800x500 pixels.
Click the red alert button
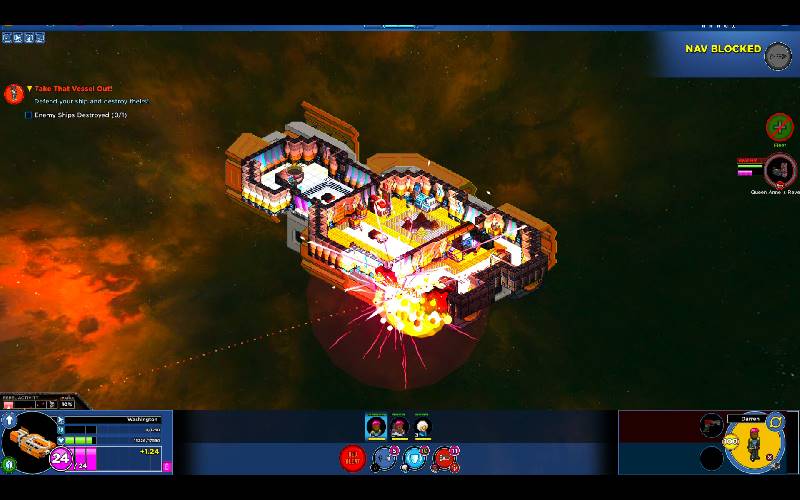(352, 459)
